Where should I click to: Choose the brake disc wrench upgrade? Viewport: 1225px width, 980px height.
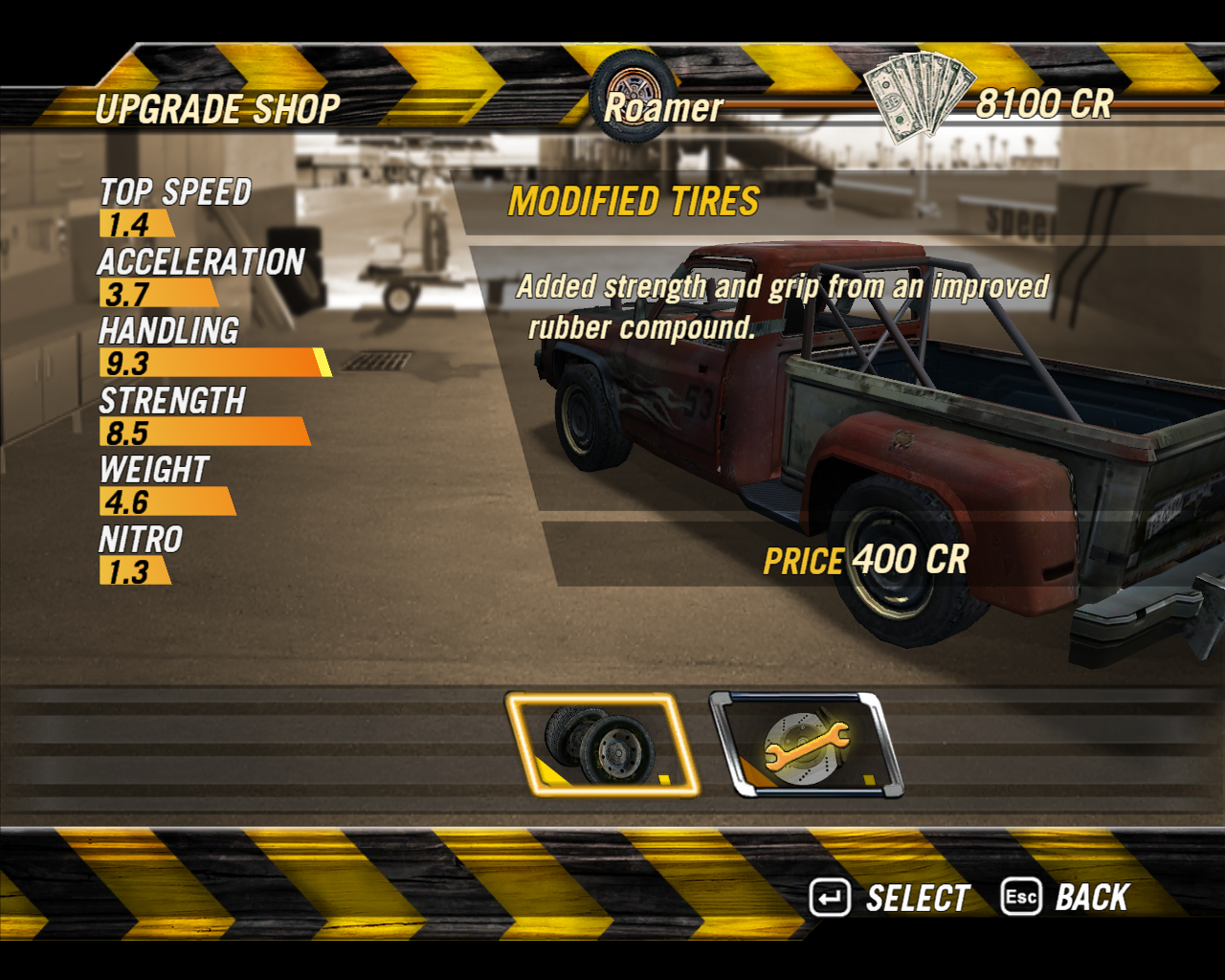(x=806, y=745)
